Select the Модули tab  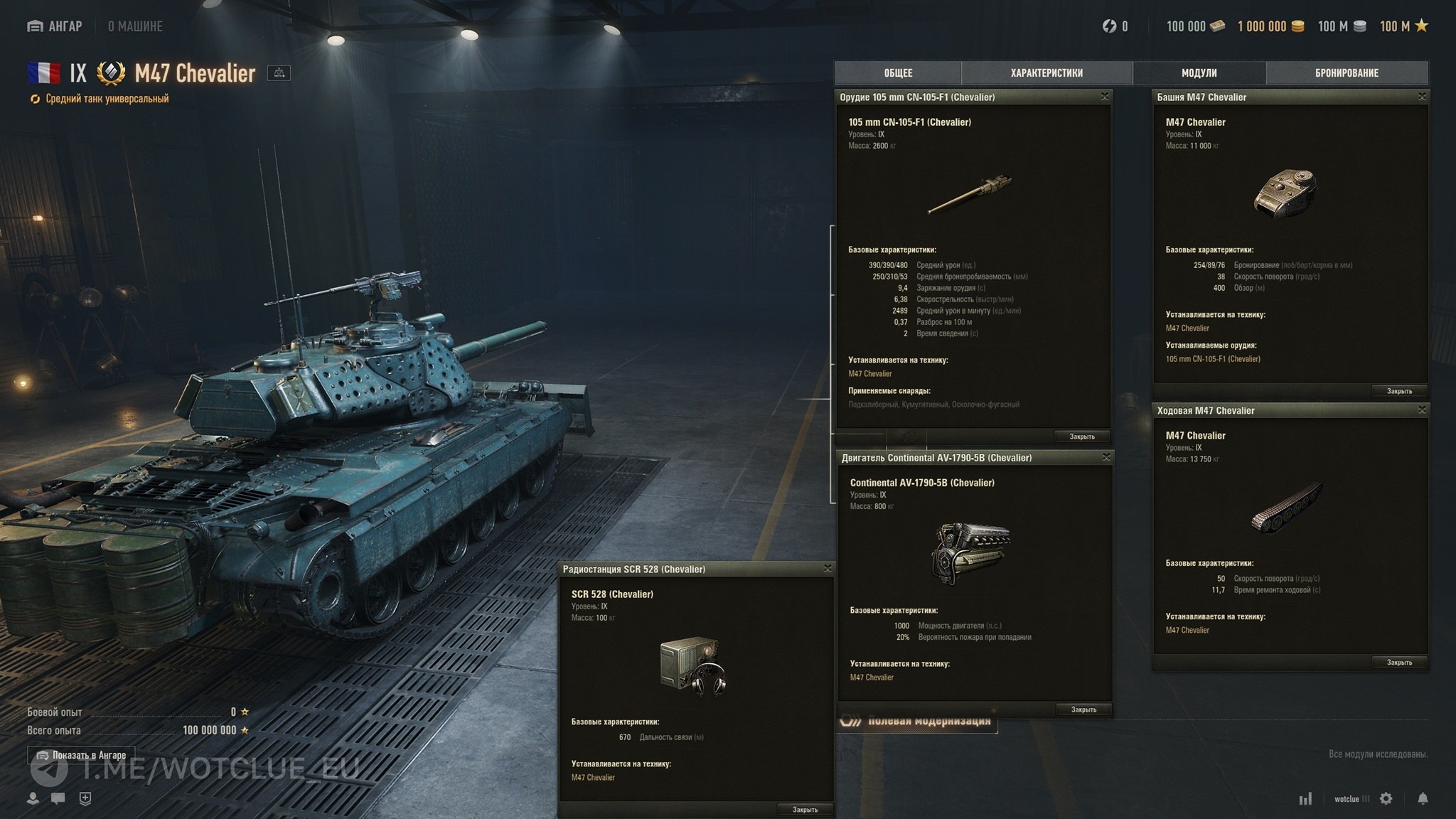[x=1199, y=73]
